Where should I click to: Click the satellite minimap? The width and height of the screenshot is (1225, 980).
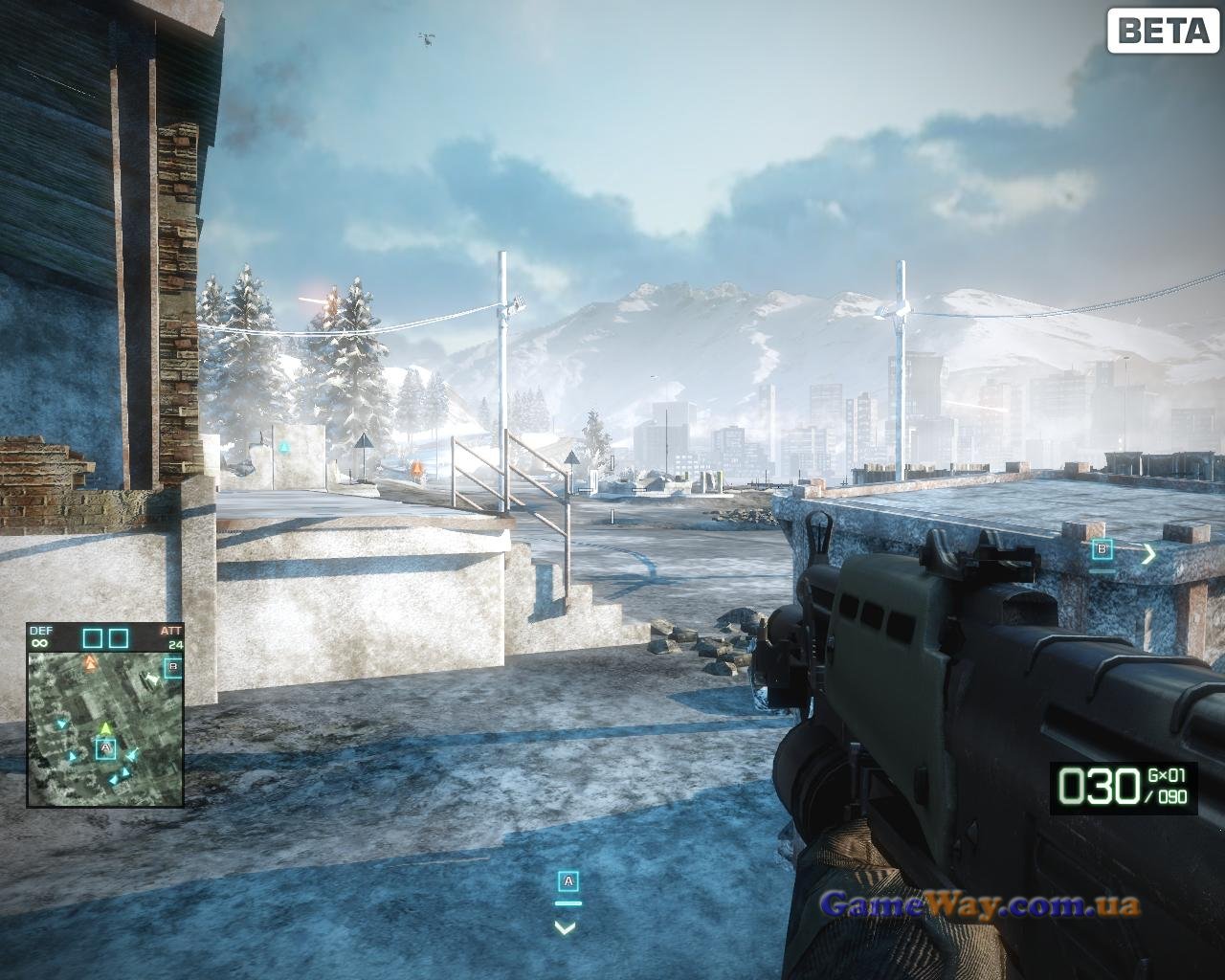(105, 725)
